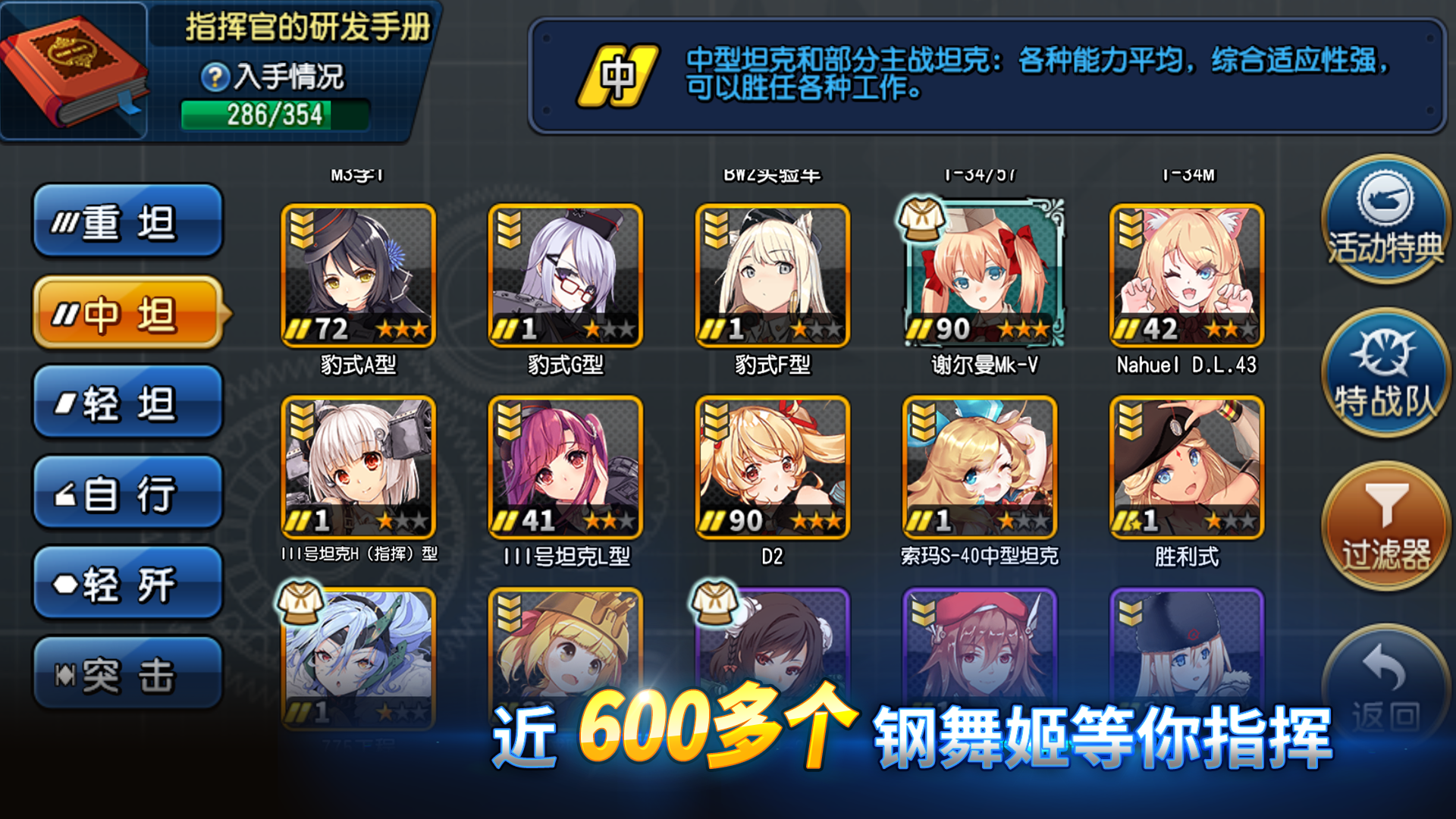The height and width of the screenshot is (819, 1456).
Task: Select the 轻坦 light tank category
Action: (x=127, y=403)
